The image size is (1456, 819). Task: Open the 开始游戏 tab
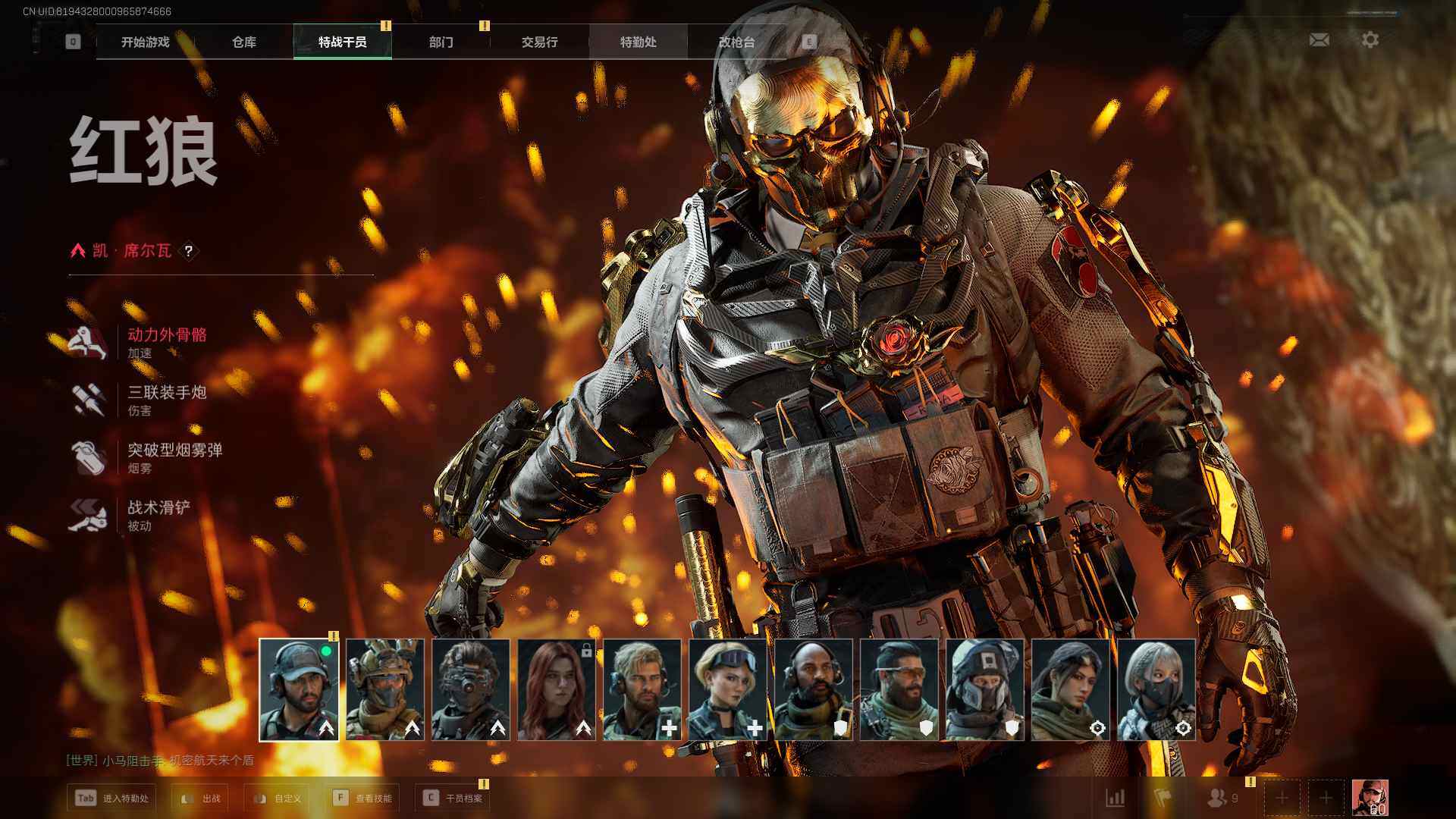[x=145, y=42]
